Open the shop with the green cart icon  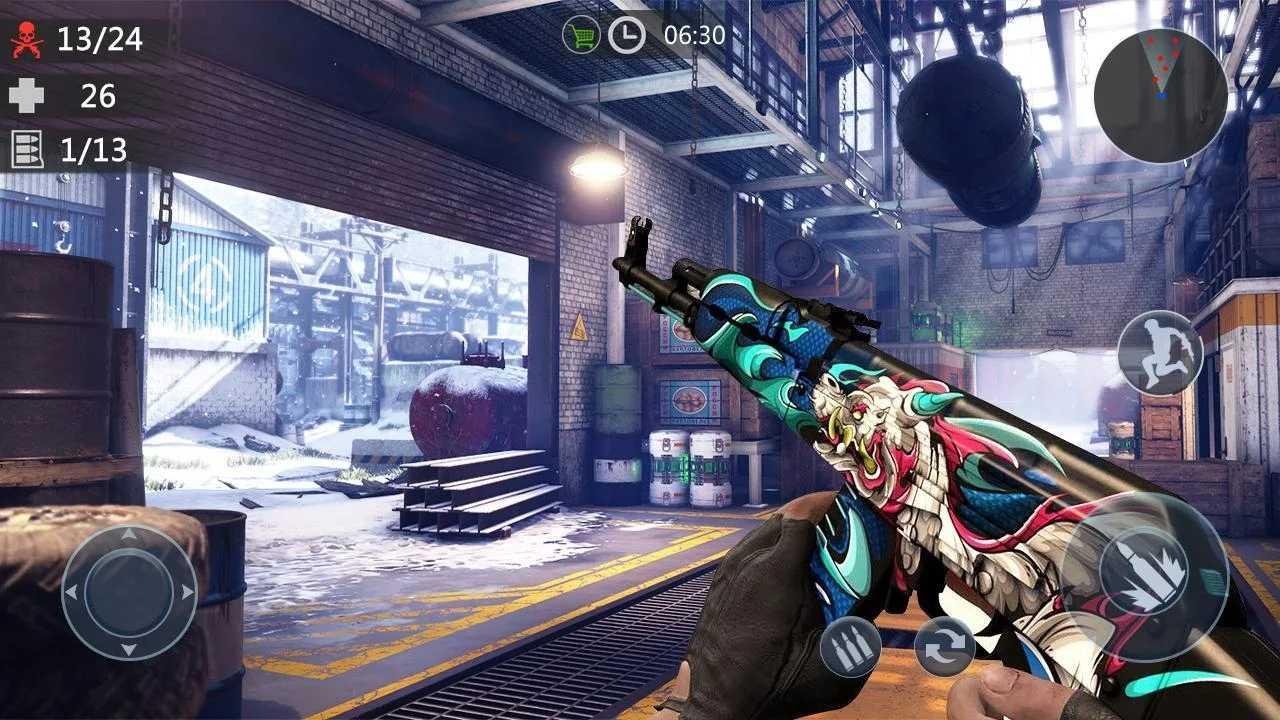581,35
